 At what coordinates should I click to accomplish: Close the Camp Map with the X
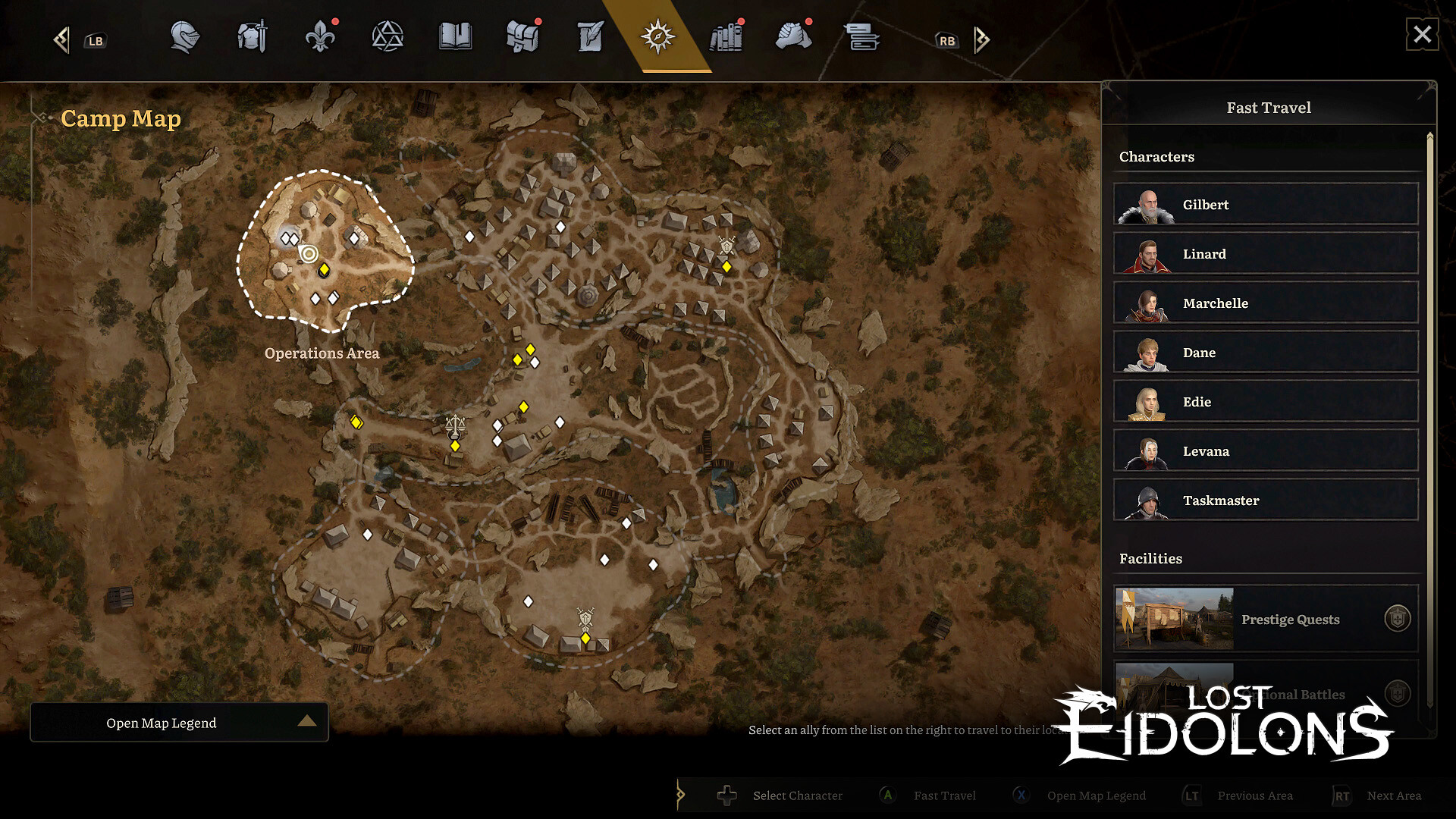tap(1422, 33)
